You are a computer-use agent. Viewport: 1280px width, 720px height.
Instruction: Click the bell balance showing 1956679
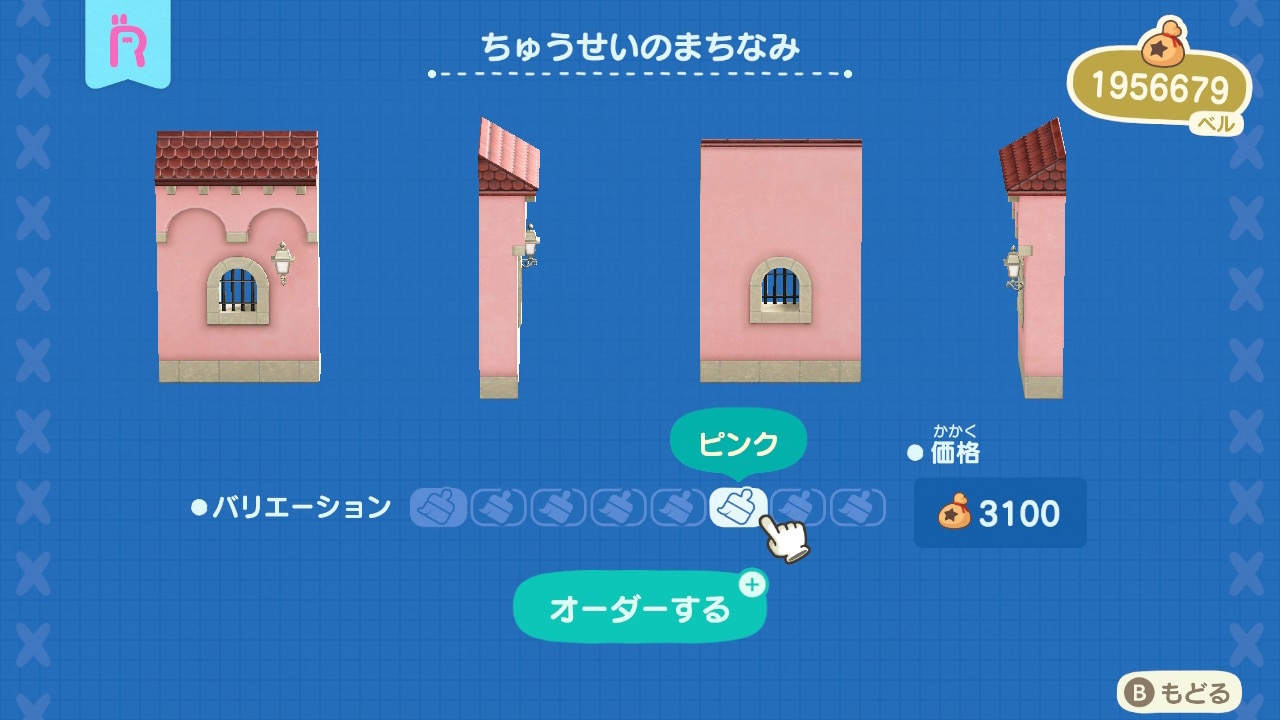coord(1160,85)
